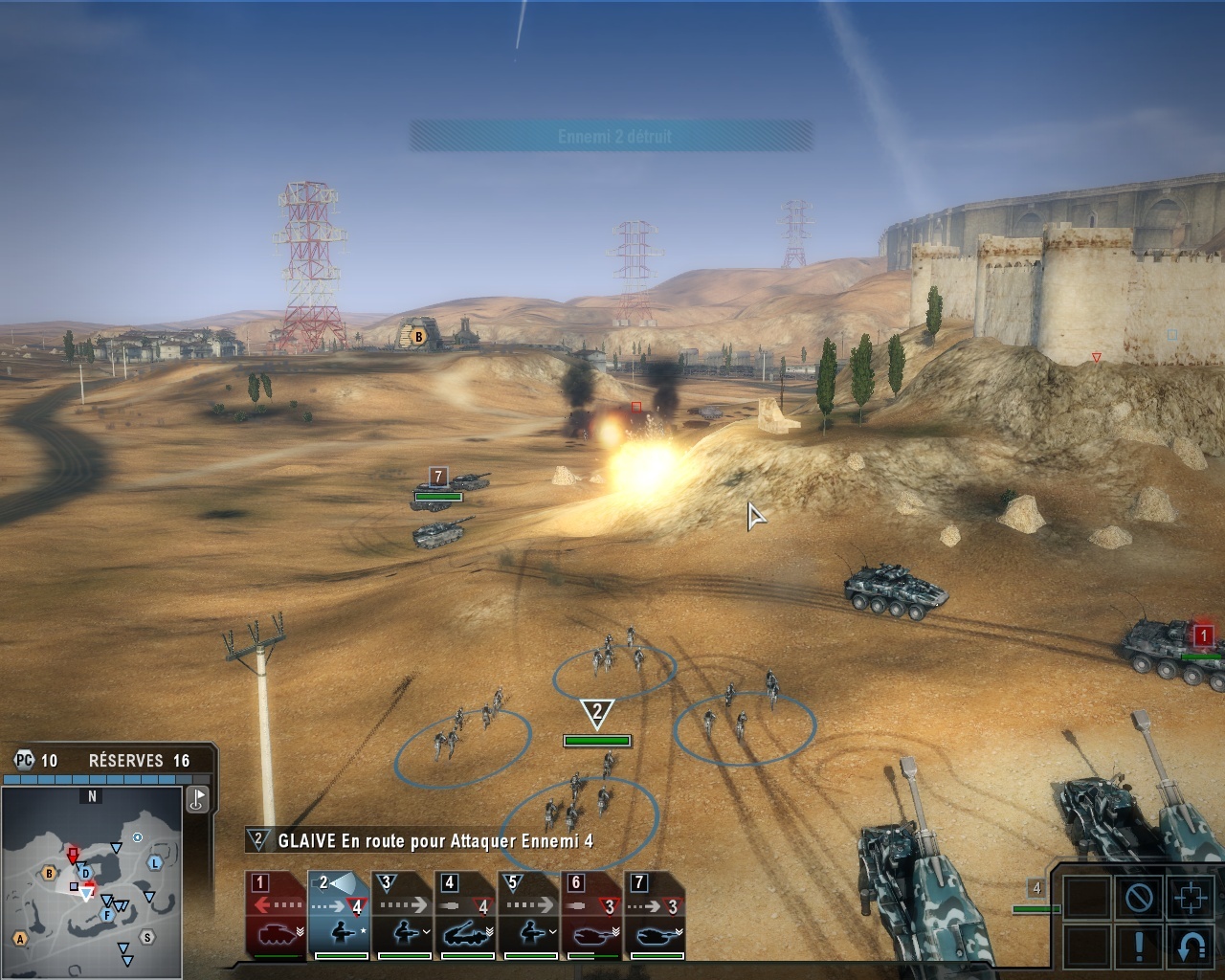Select objective B marker on minimap

point(49,873)
